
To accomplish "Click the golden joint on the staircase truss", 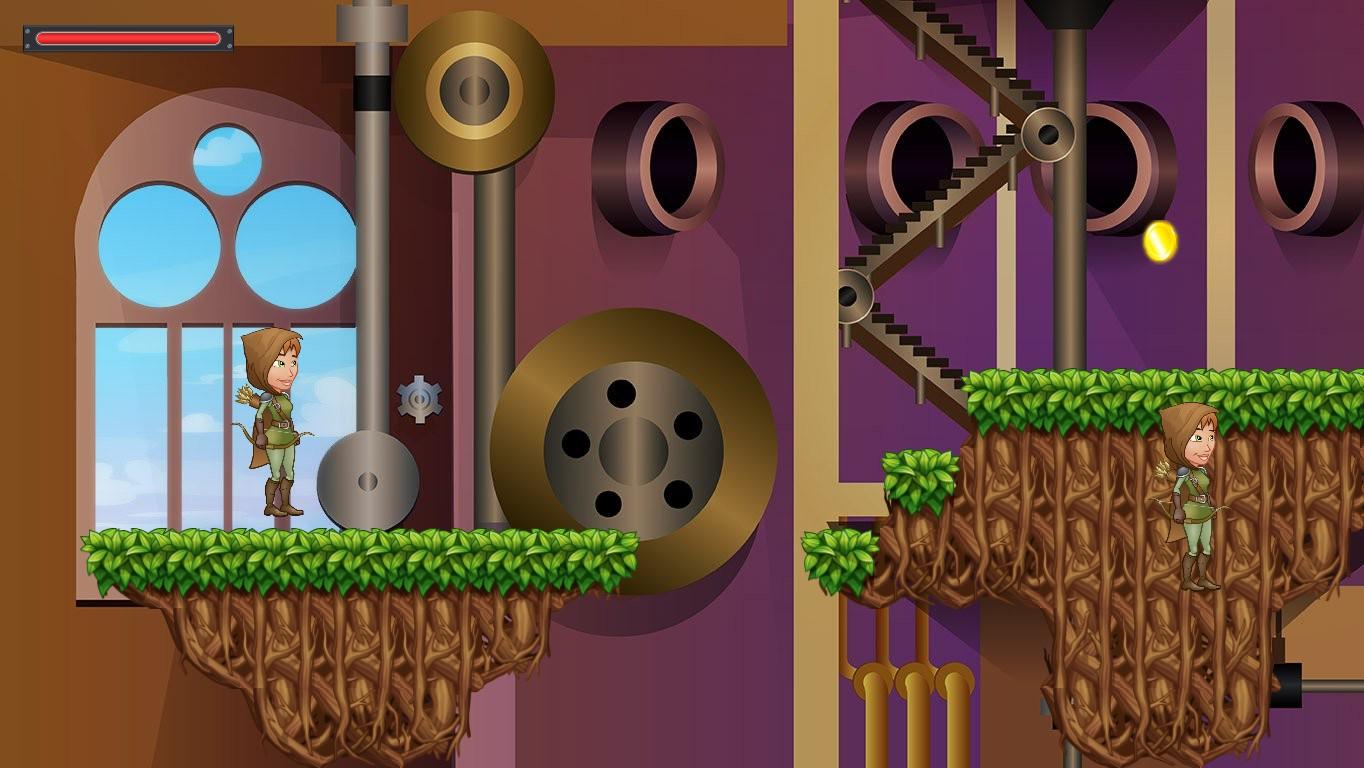I will click(1048, 133).
